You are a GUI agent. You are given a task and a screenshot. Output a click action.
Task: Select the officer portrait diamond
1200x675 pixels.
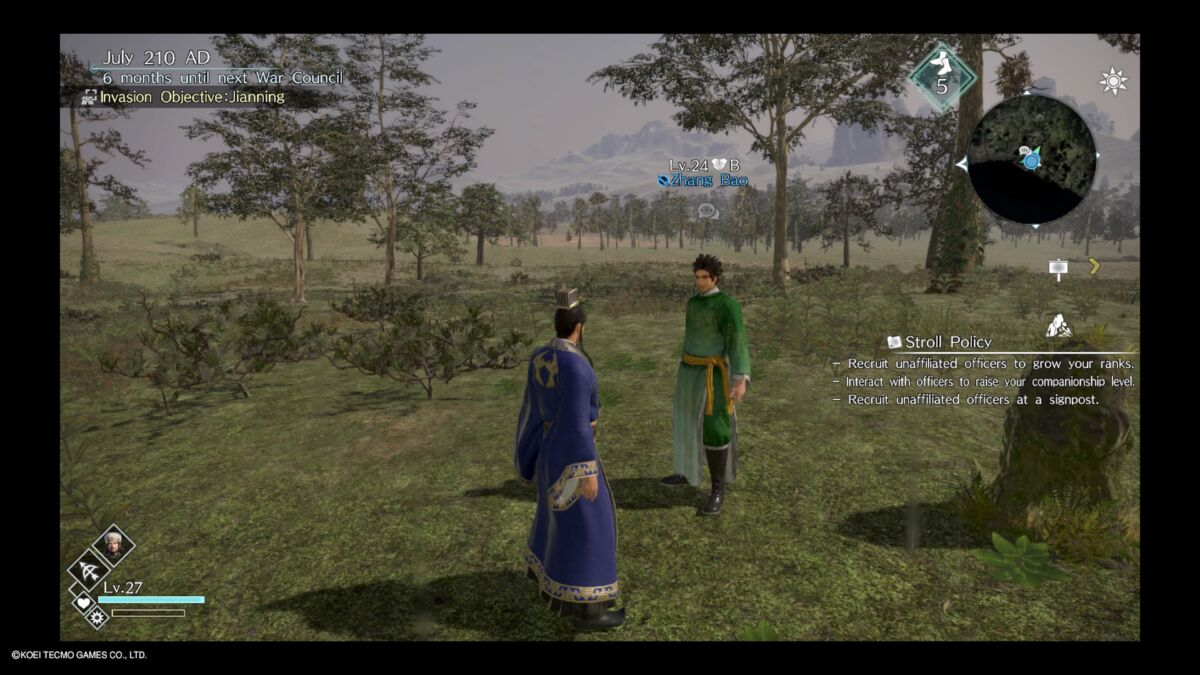[x=113, y=544]
